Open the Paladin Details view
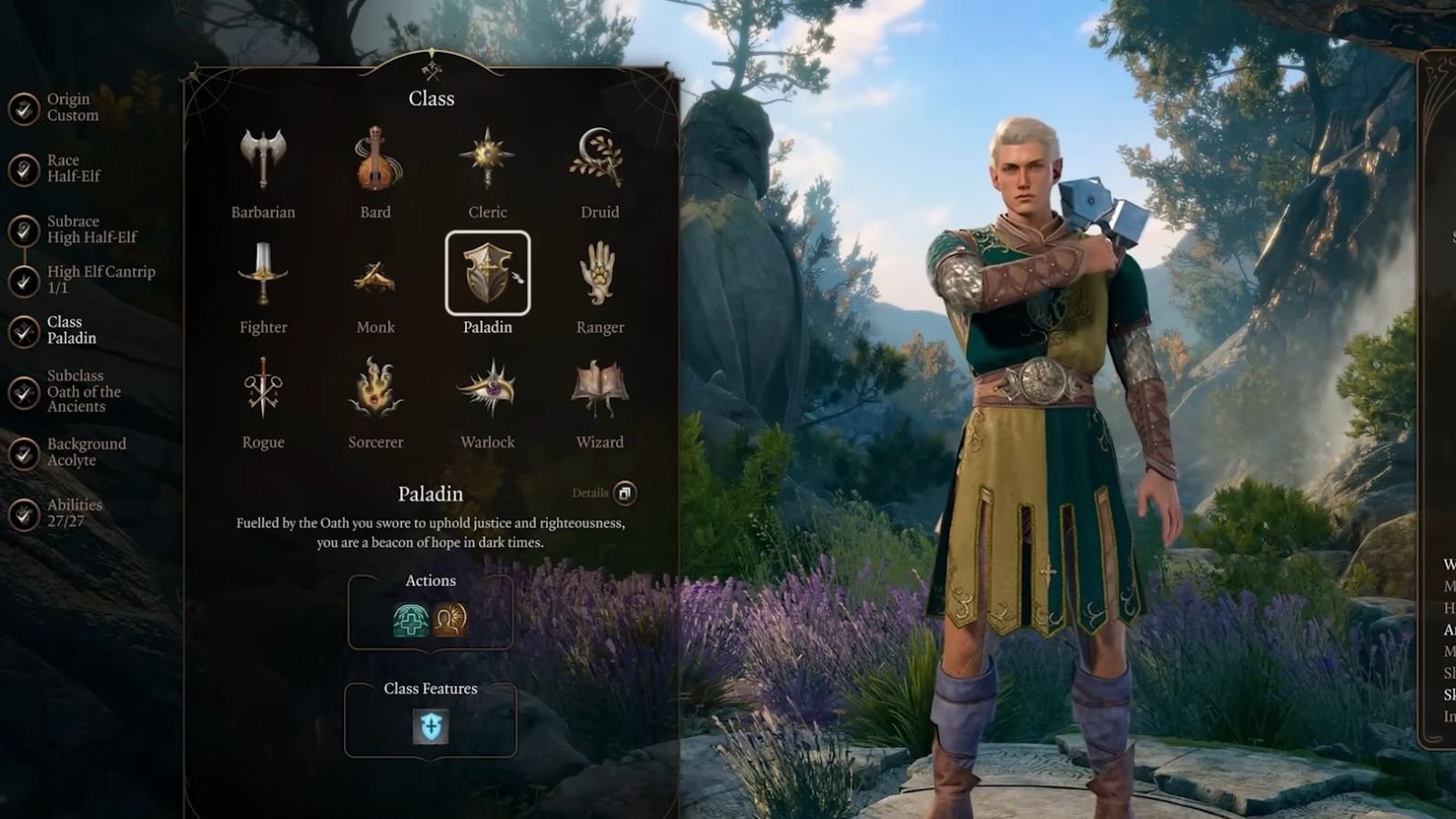This screenshot has width=1456, height=819. [624, 493]
